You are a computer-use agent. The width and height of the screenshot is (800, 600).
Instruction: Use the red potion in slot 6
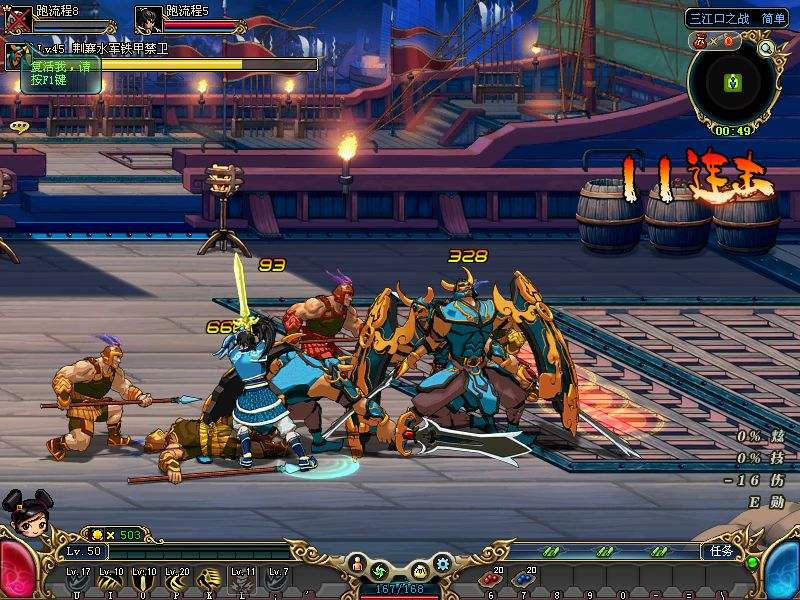[490, 580]
